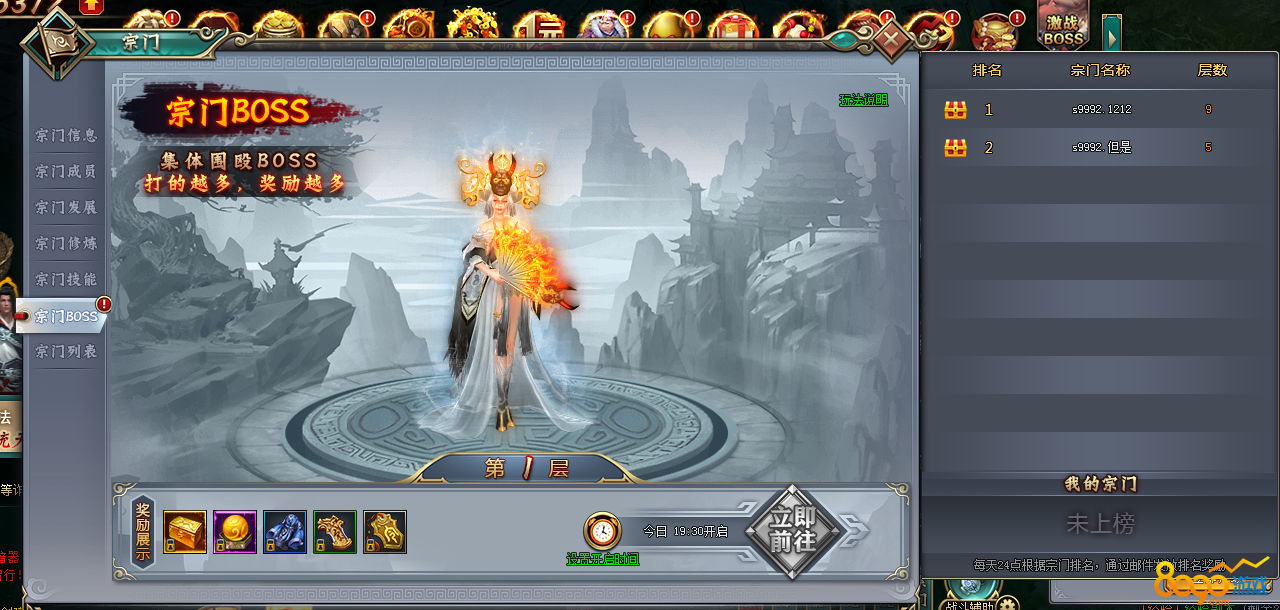View the green-bordered gold gauntlet reward

tap(335, 532)
